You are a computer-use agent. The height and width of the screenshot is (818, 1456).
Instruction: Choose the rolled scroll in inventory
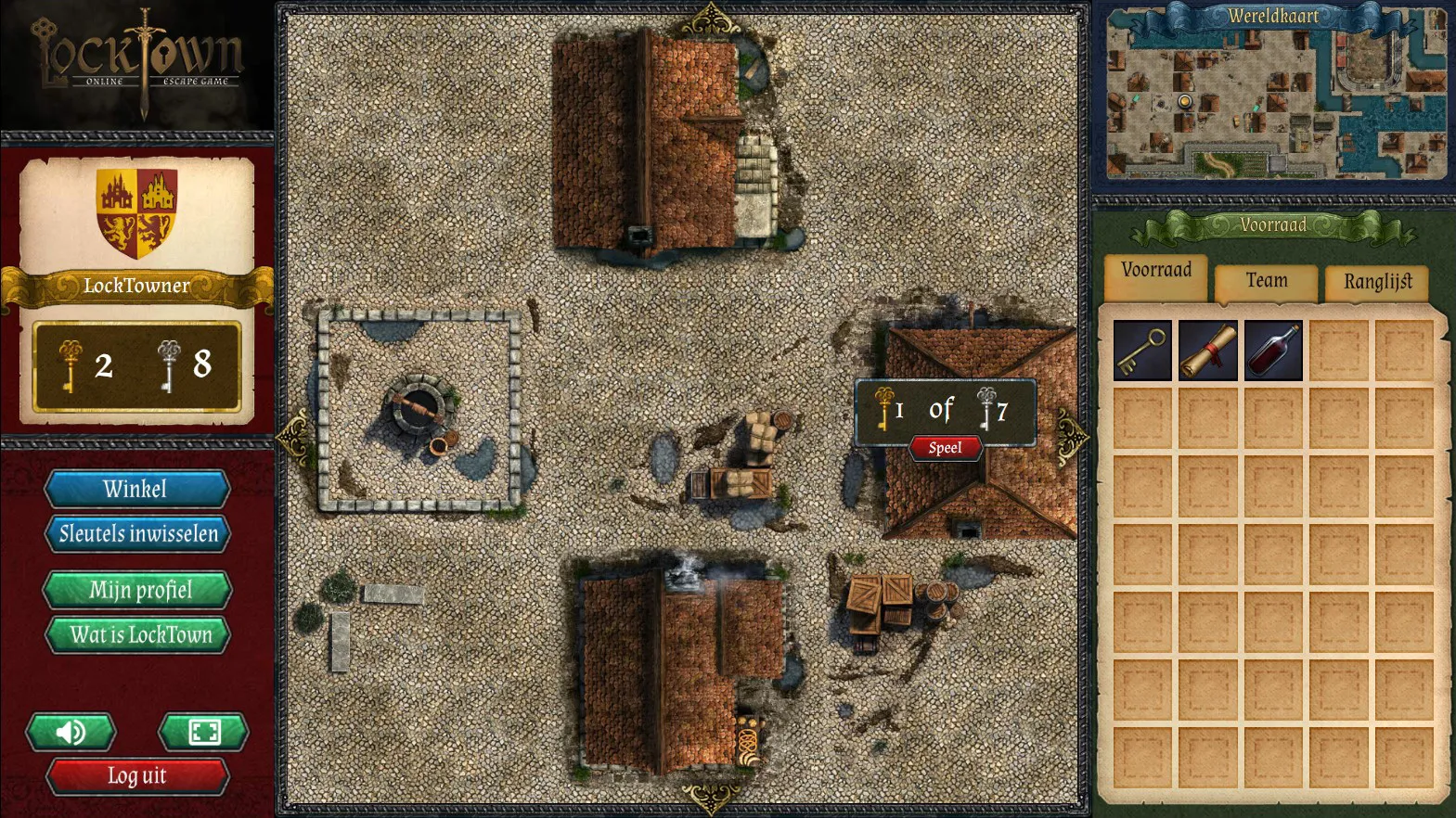point(1208,351)
